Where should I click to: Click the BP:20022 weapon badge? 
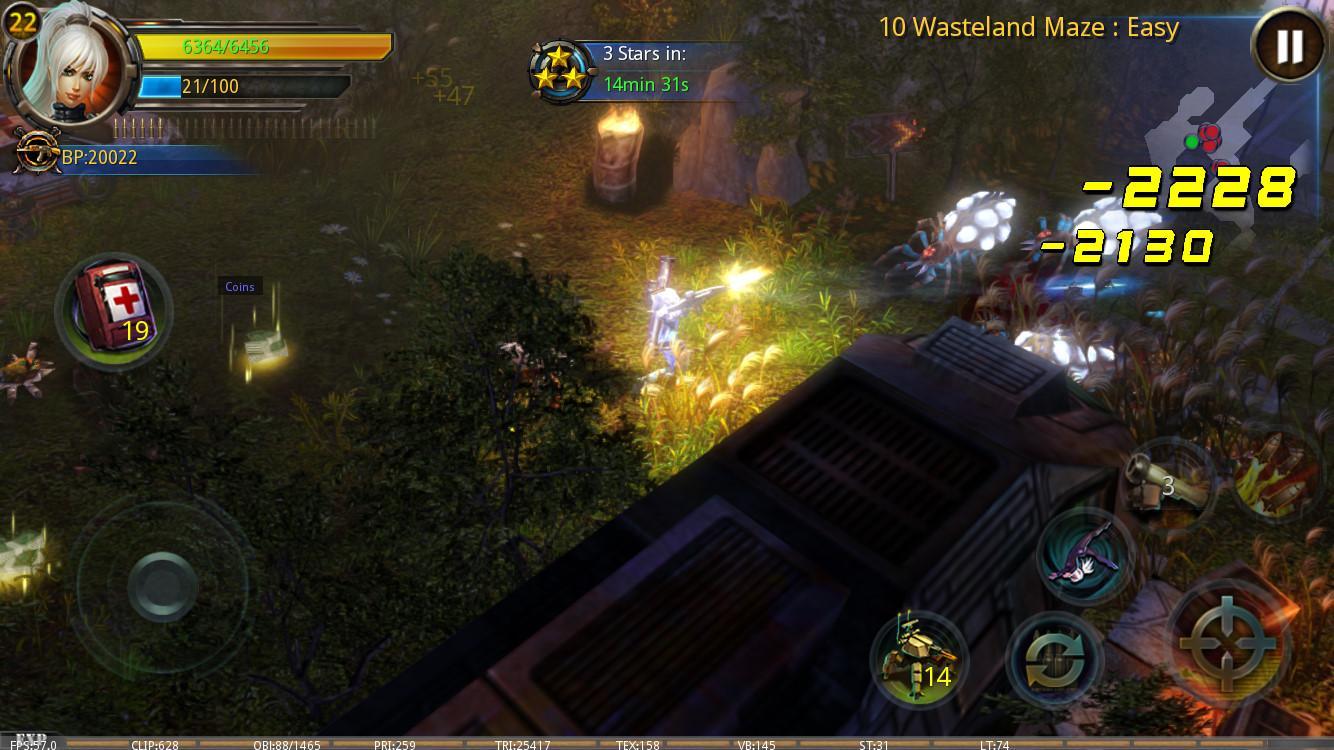click(38, 155)
